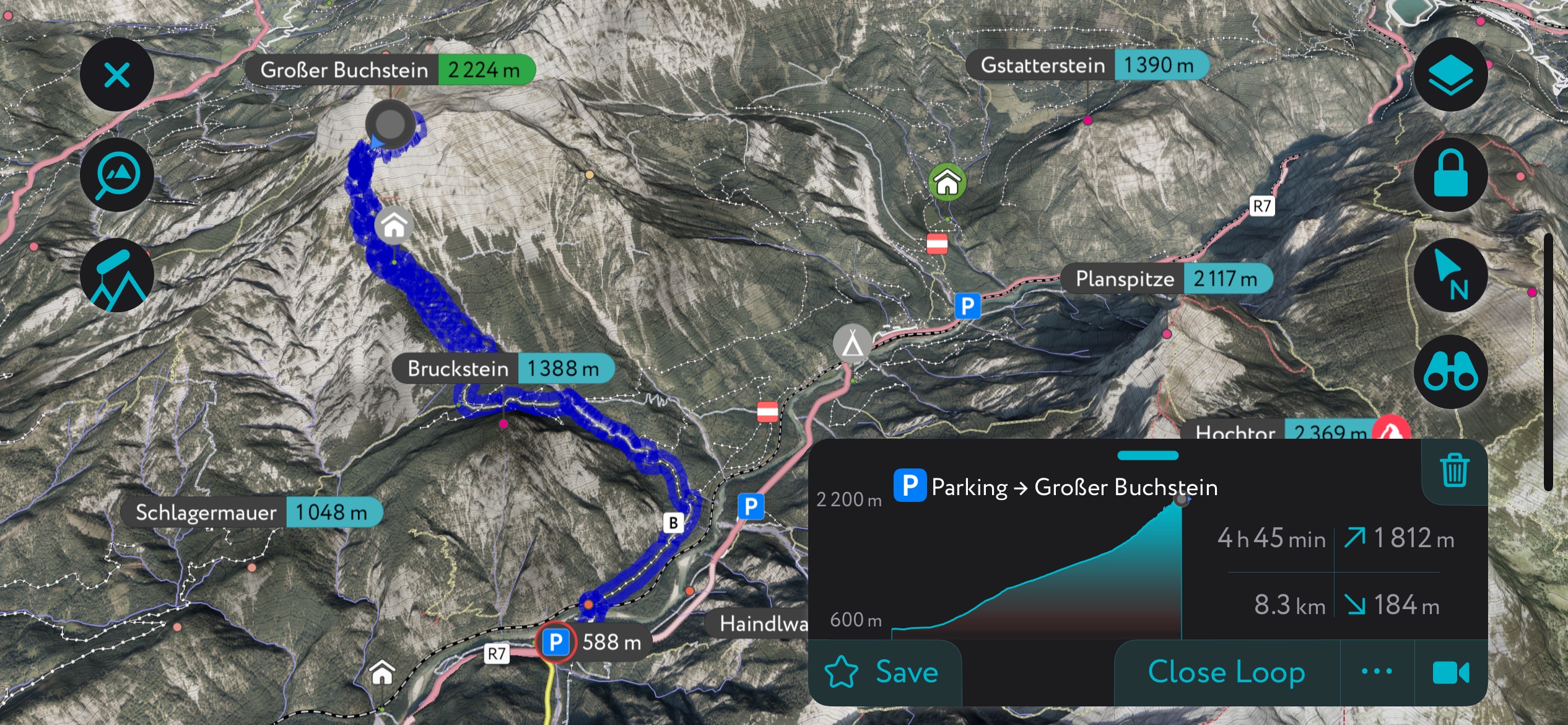Activate the binoculars view button
Viewport: 1568px width, 725px height.
point(1450,372)
